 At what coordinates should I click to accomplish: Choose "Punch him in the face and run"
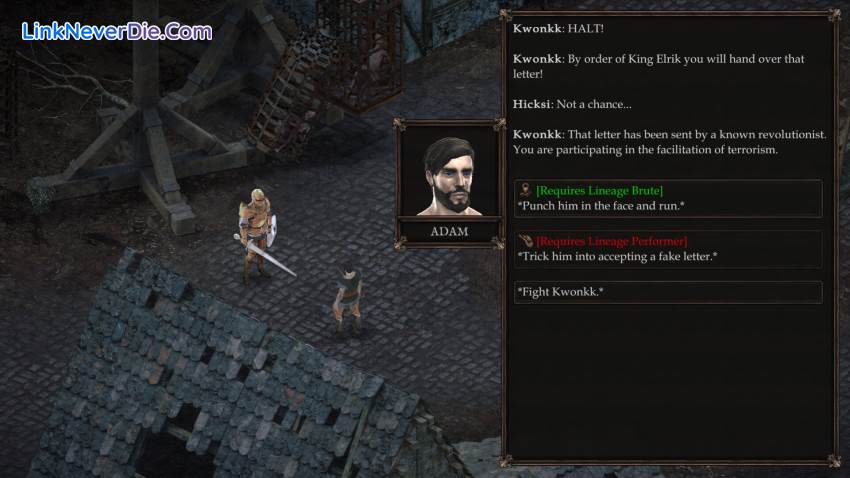[x=668, y=198]
